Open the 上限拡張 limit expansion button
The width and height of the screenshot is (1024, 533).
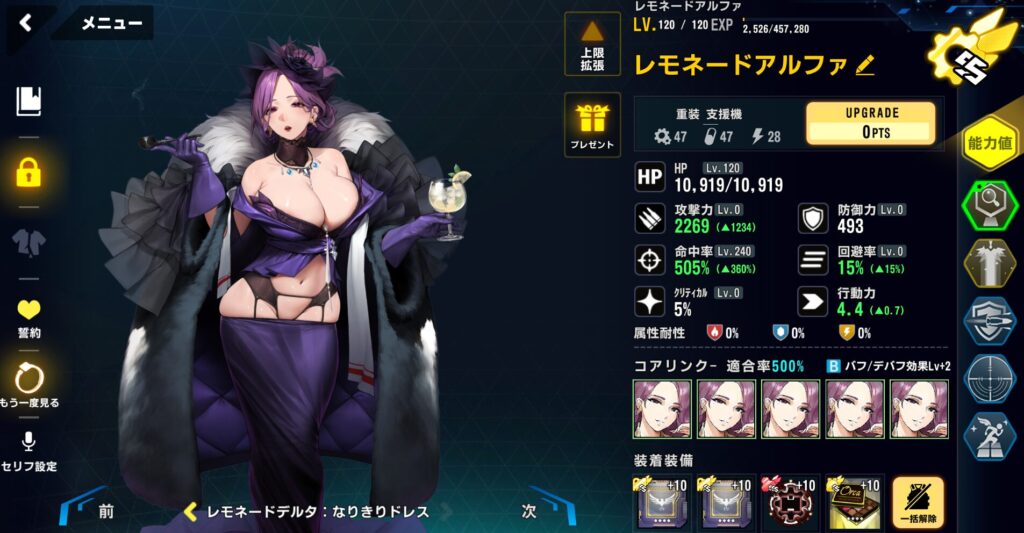[x=592, y=46]
